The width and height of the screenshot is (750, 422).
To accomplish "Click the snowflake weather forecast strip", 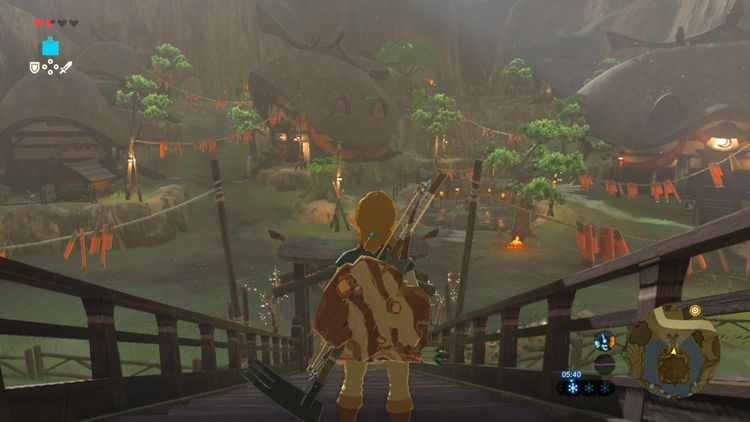I will tap(591, 388).
